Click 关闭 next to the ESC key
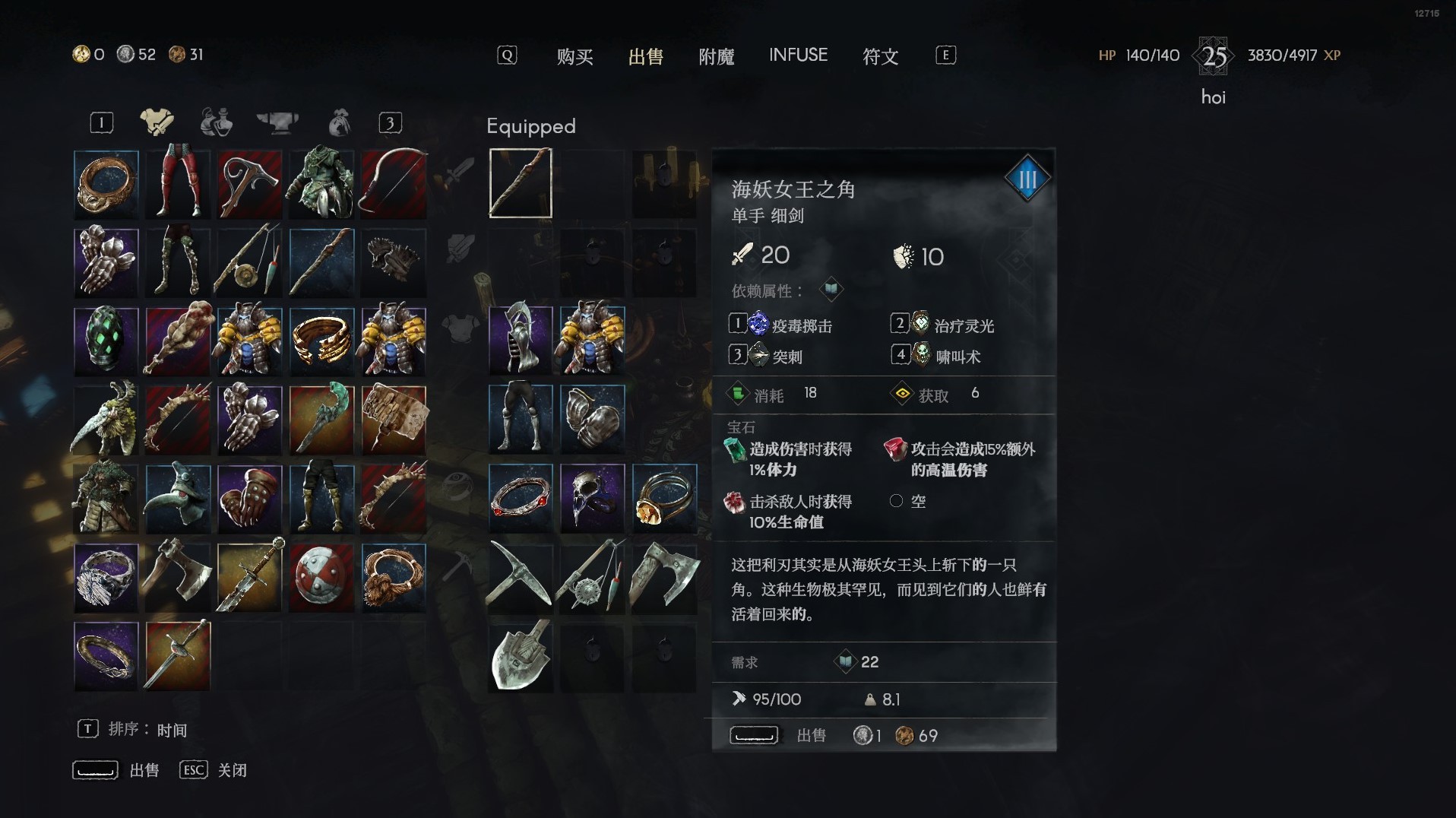This screenshot has width=1456, height=818. tap(233, 769)
